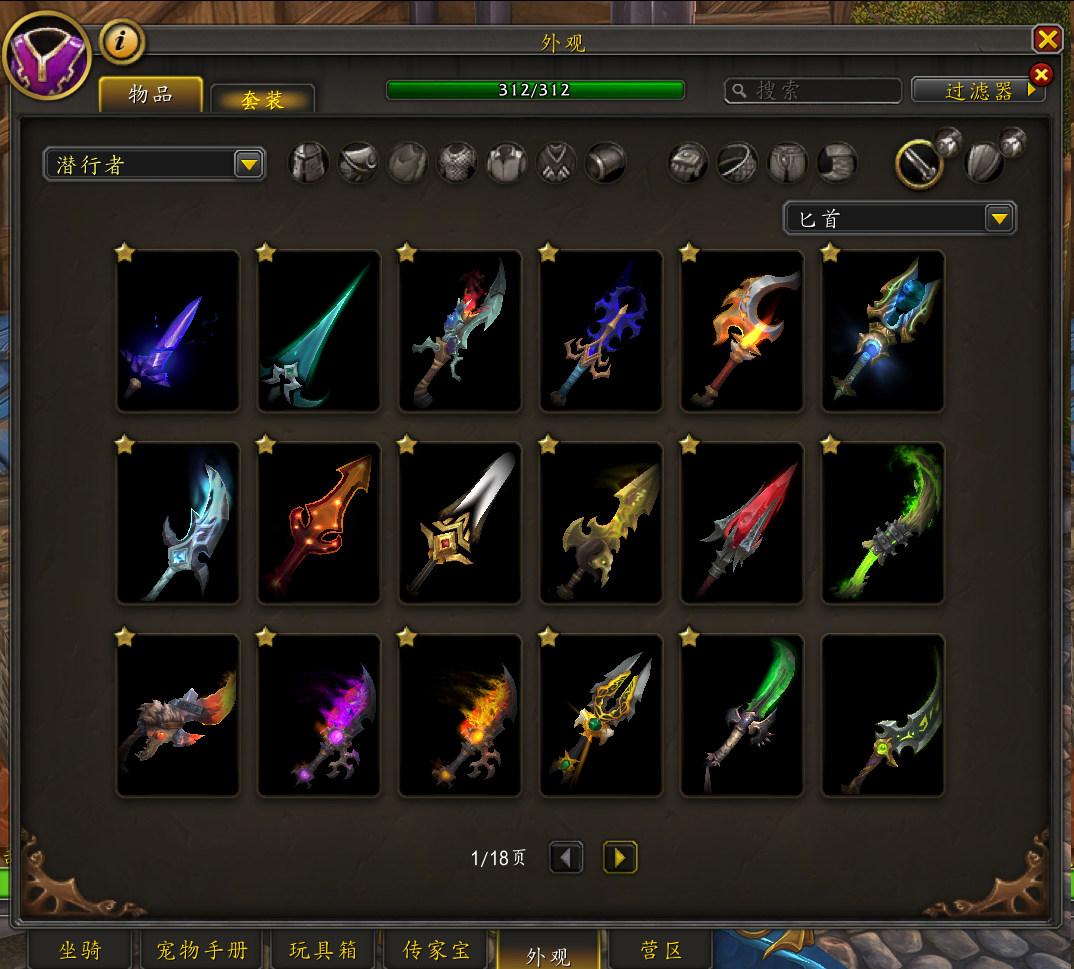
Task: Select the green flame curved dagger
Action: point(883,524)
